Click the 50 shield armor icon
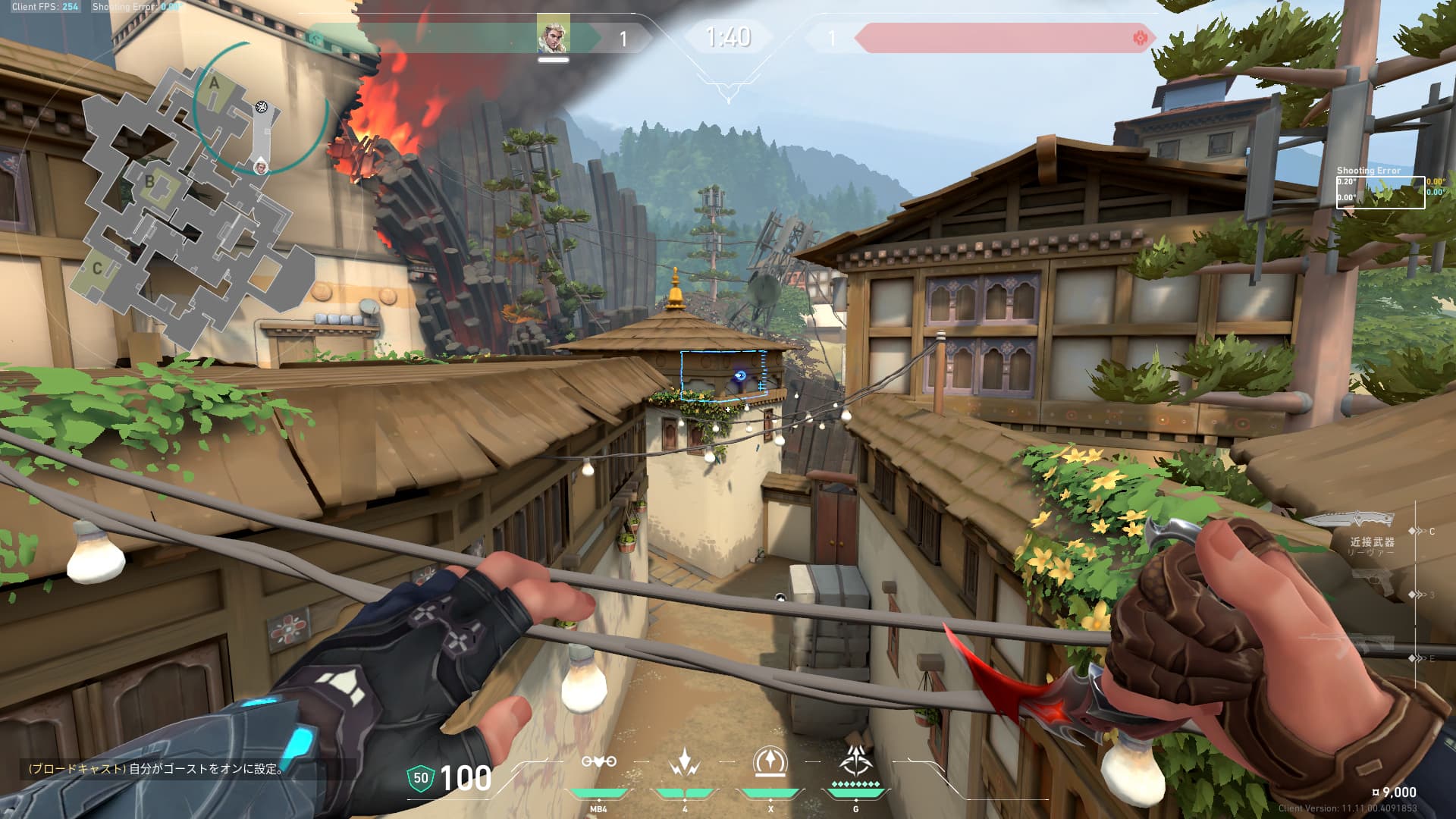This screenshot has width=1456, height=819. pyautogui.click(x=420, y=778)
